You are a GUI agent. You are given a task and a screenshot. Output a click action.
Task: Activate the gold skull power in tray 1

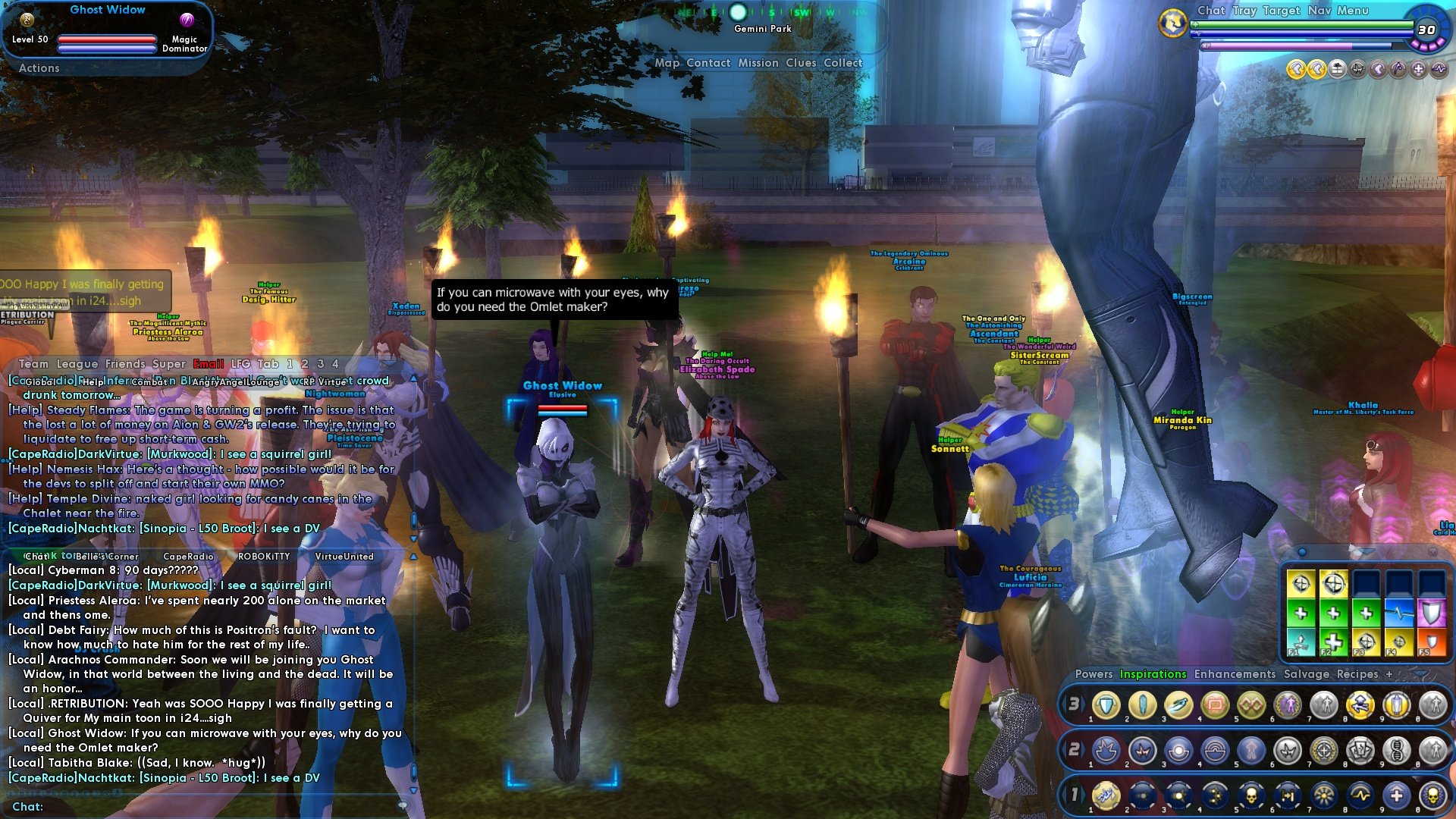1251,795
